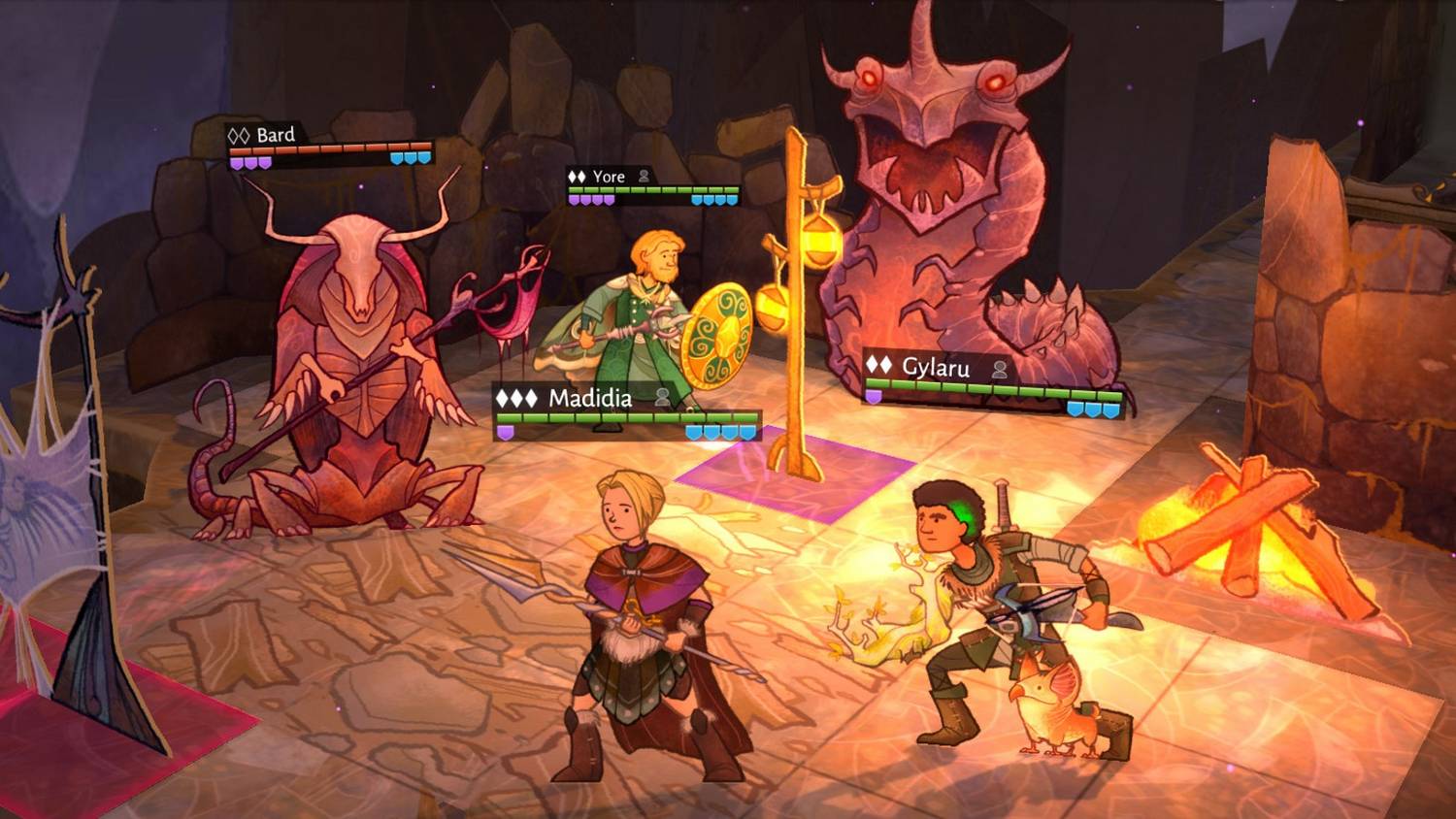Select the Madidia unit nameplate
Image resolution: width=1456 pixels, height=819 pixels.
pyautogui.click(x=589, y=398)
